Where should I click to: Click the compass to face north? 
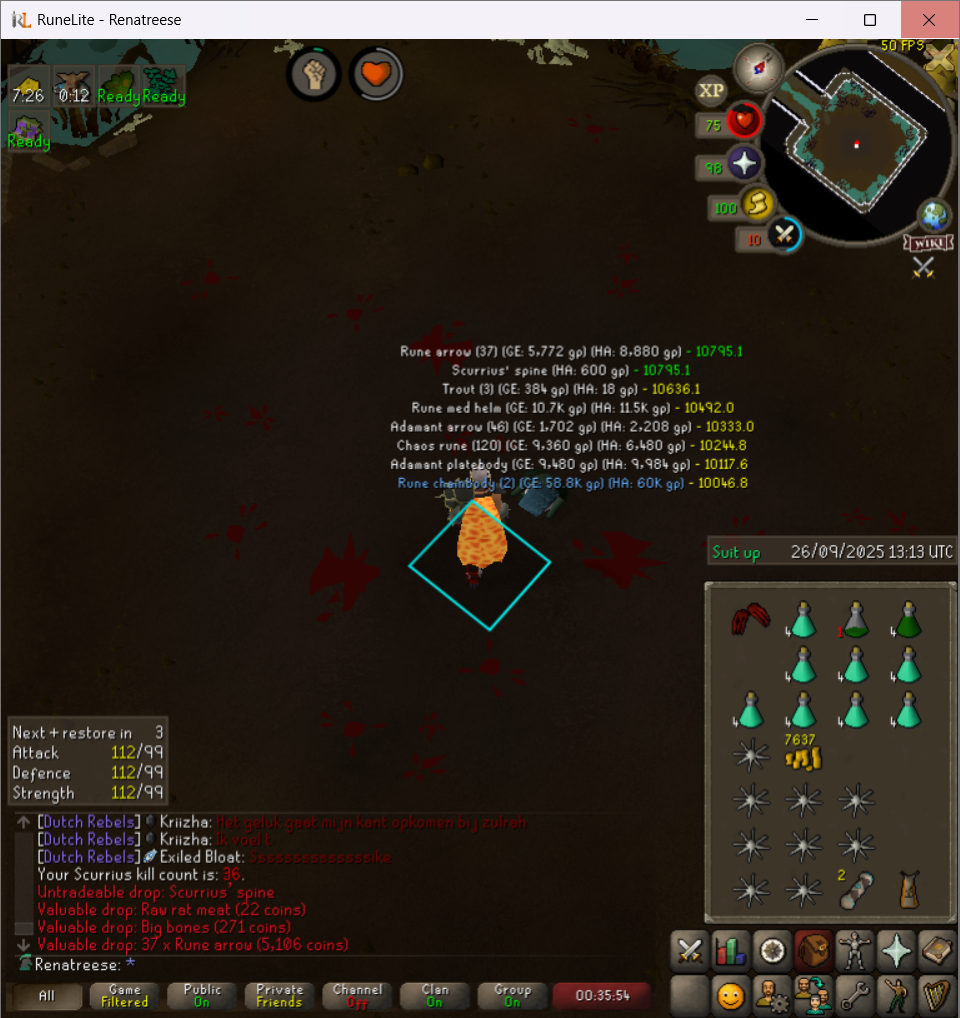(x=757, y=67)
